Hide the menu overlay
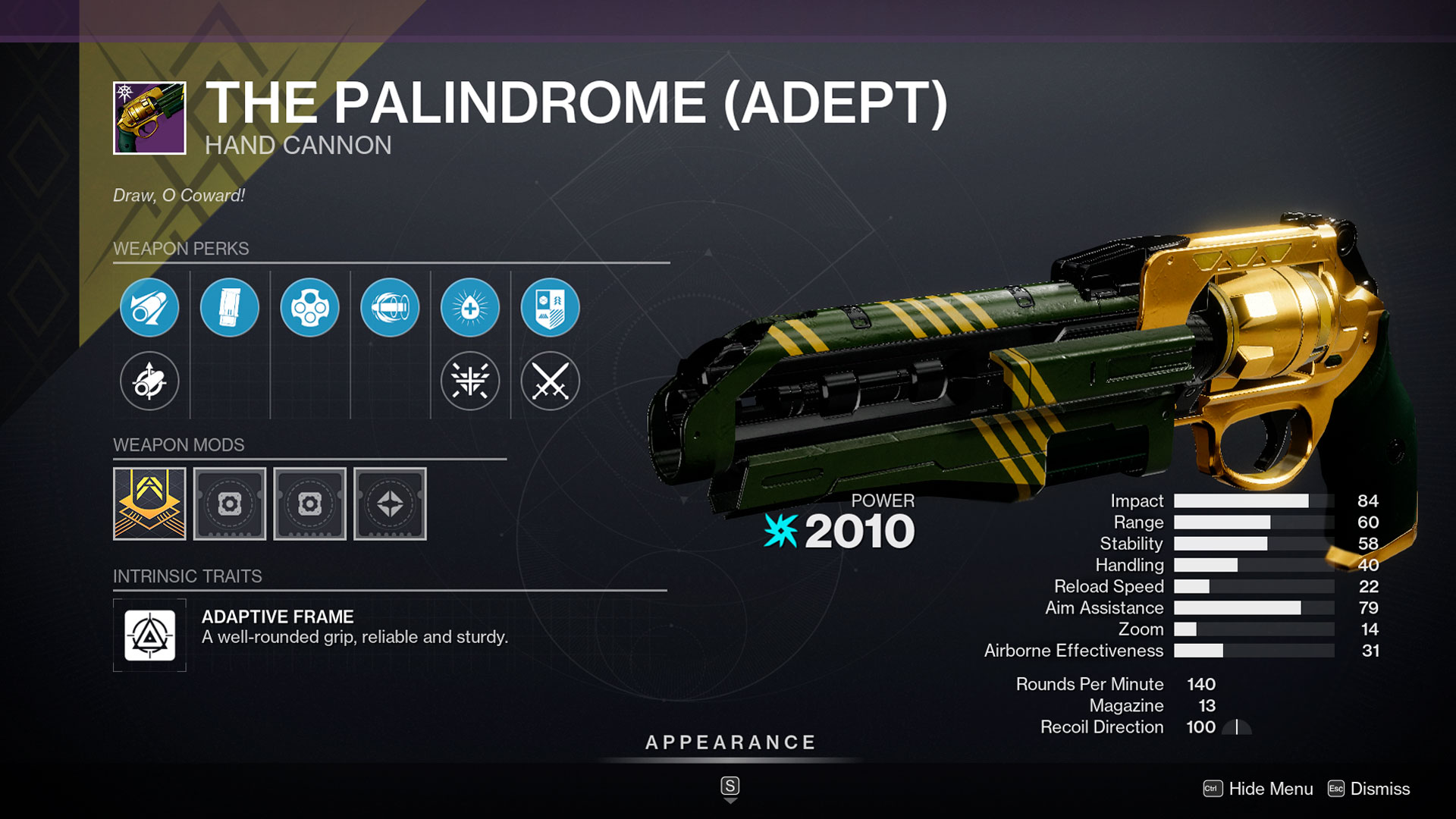 point(1259,789)
